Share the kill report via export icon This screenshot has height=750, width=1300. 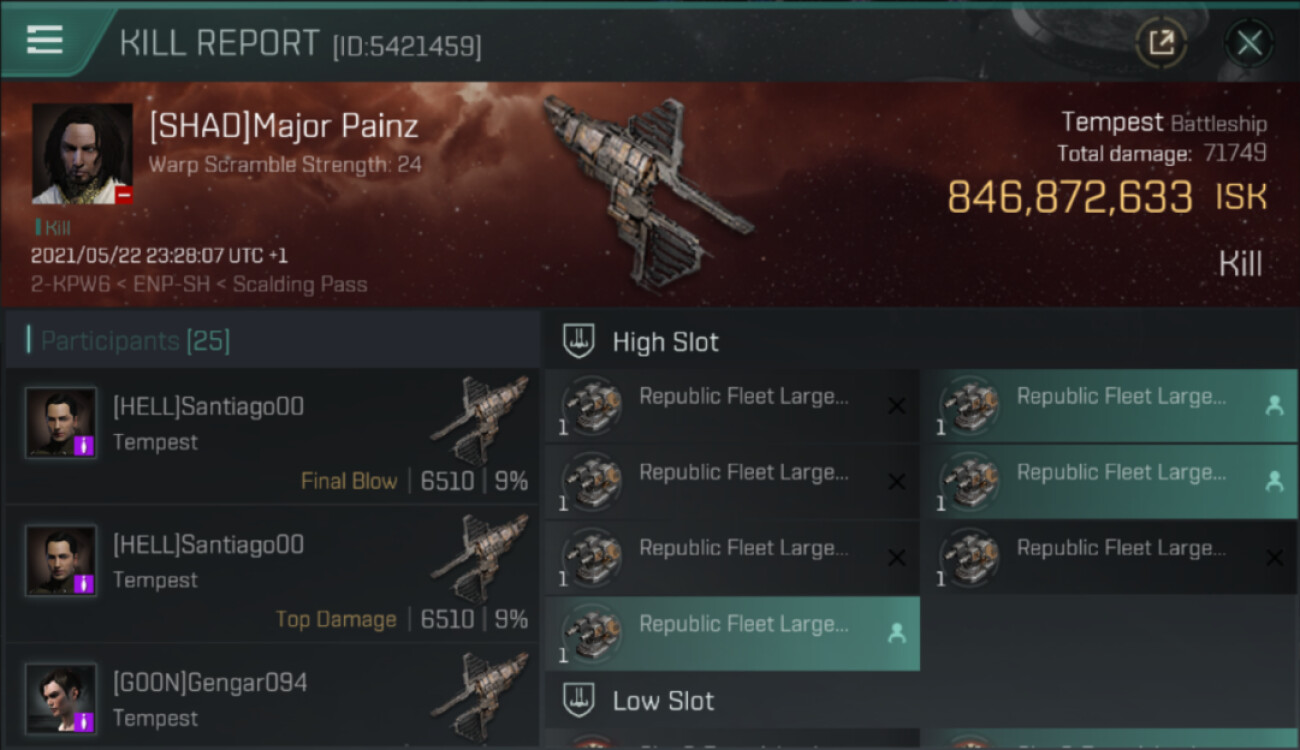(x=1161, y=43)
